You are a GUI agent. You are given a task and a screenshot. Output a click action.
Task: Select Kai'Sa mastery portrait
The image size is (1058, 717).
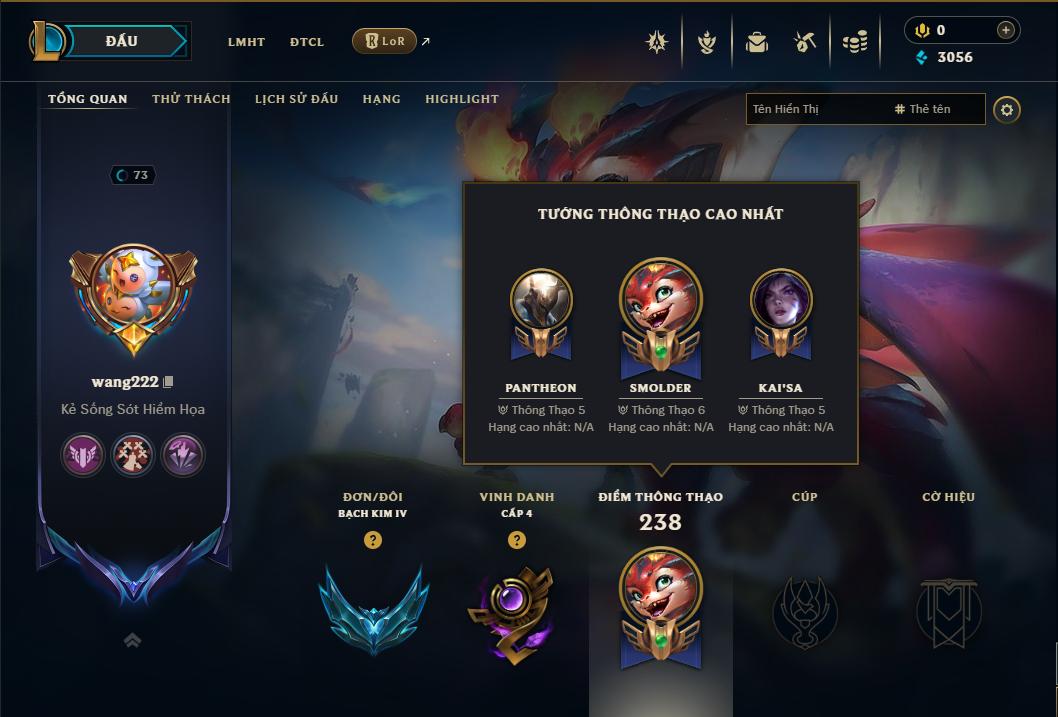(x=781, y=299)
